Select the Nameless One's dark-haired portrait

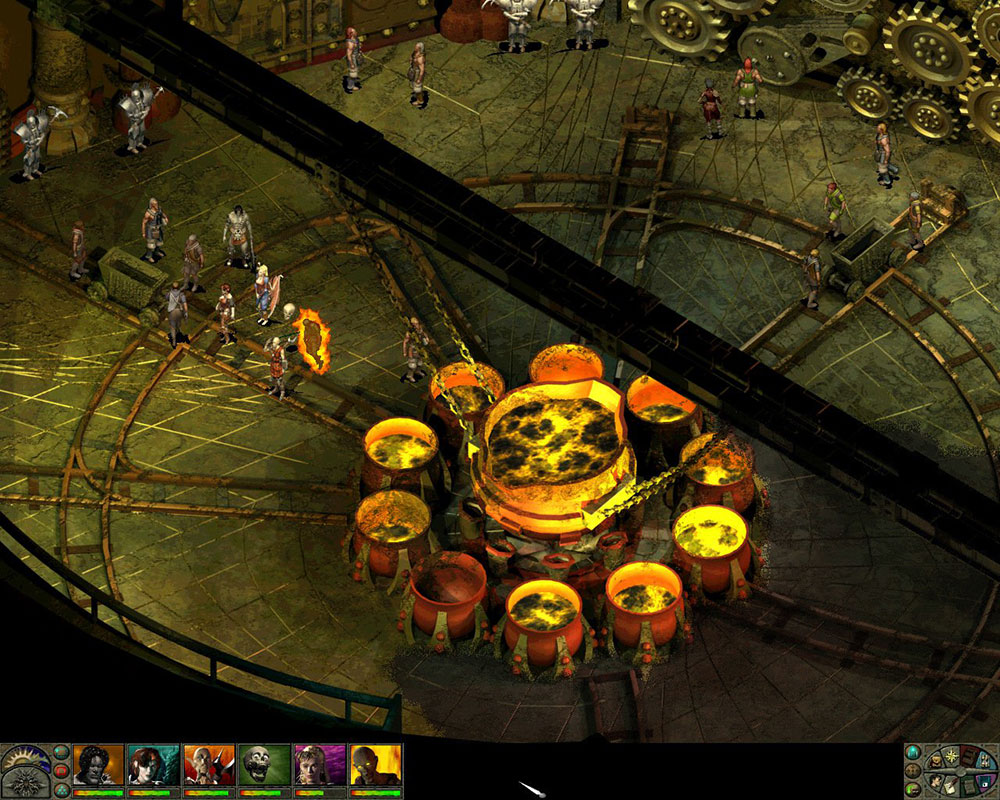point(99,765)
